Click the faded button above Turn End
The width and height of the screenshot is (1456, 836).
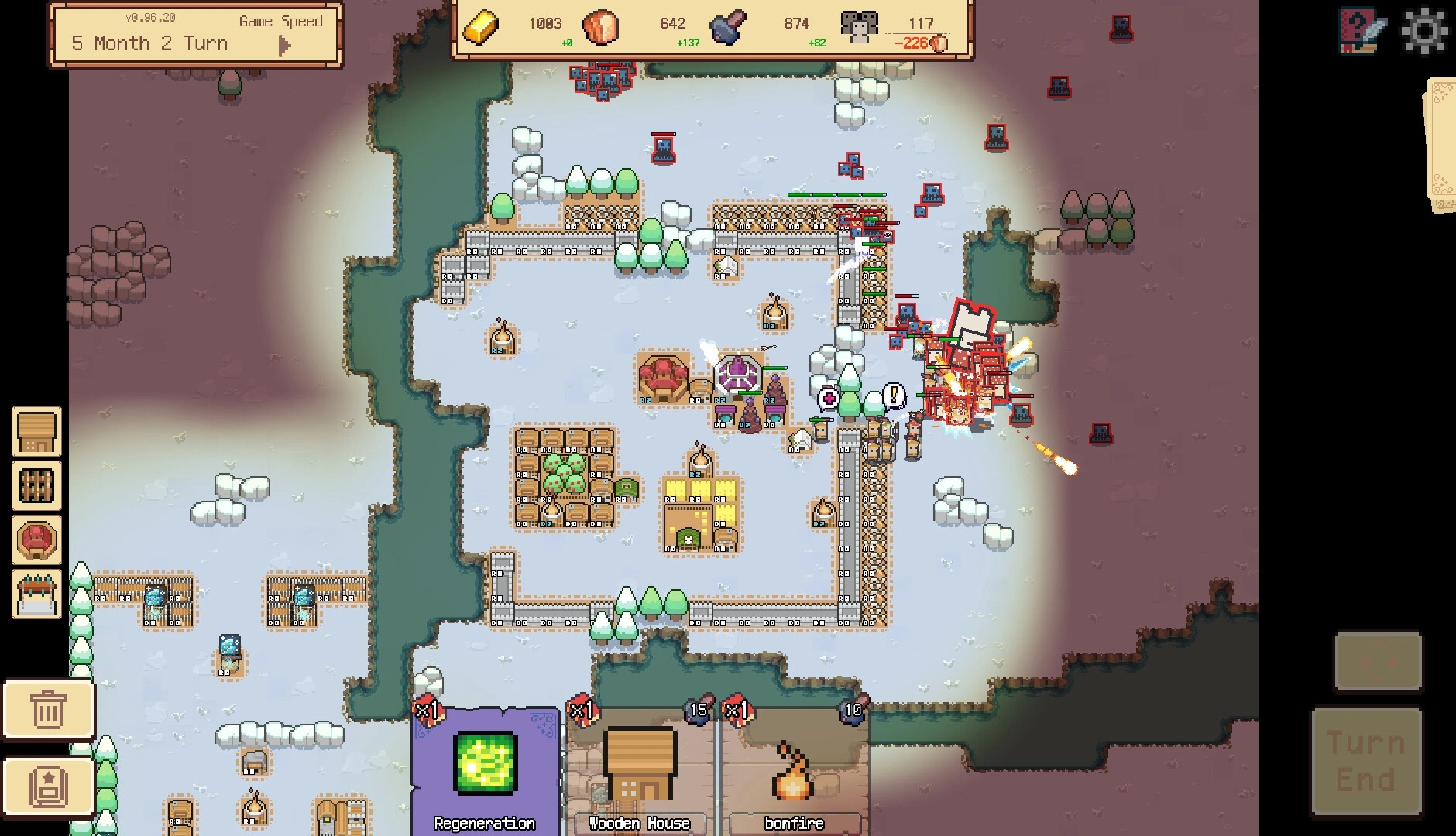(1378, 662)
